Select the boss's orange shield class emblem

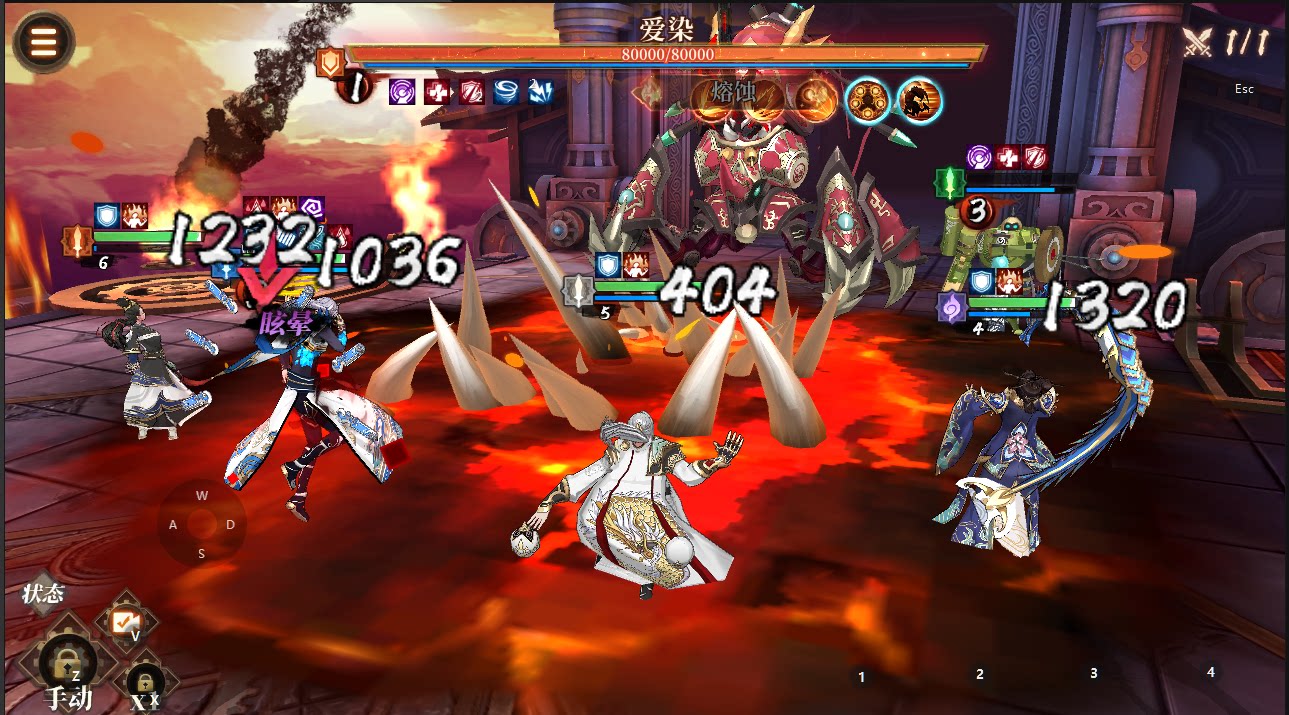pyautogui.click(x=330, y=63)
